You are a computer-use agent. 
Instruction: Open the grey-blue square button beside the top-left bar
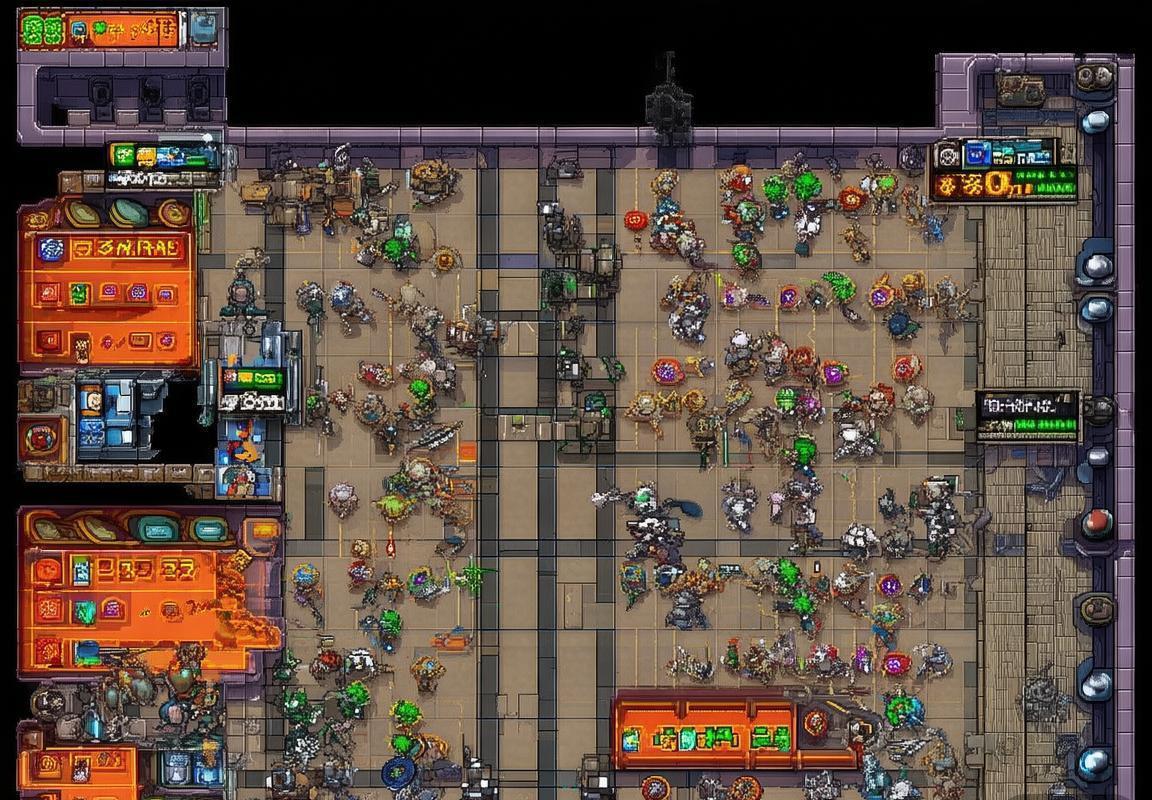(x=205, y=27)
